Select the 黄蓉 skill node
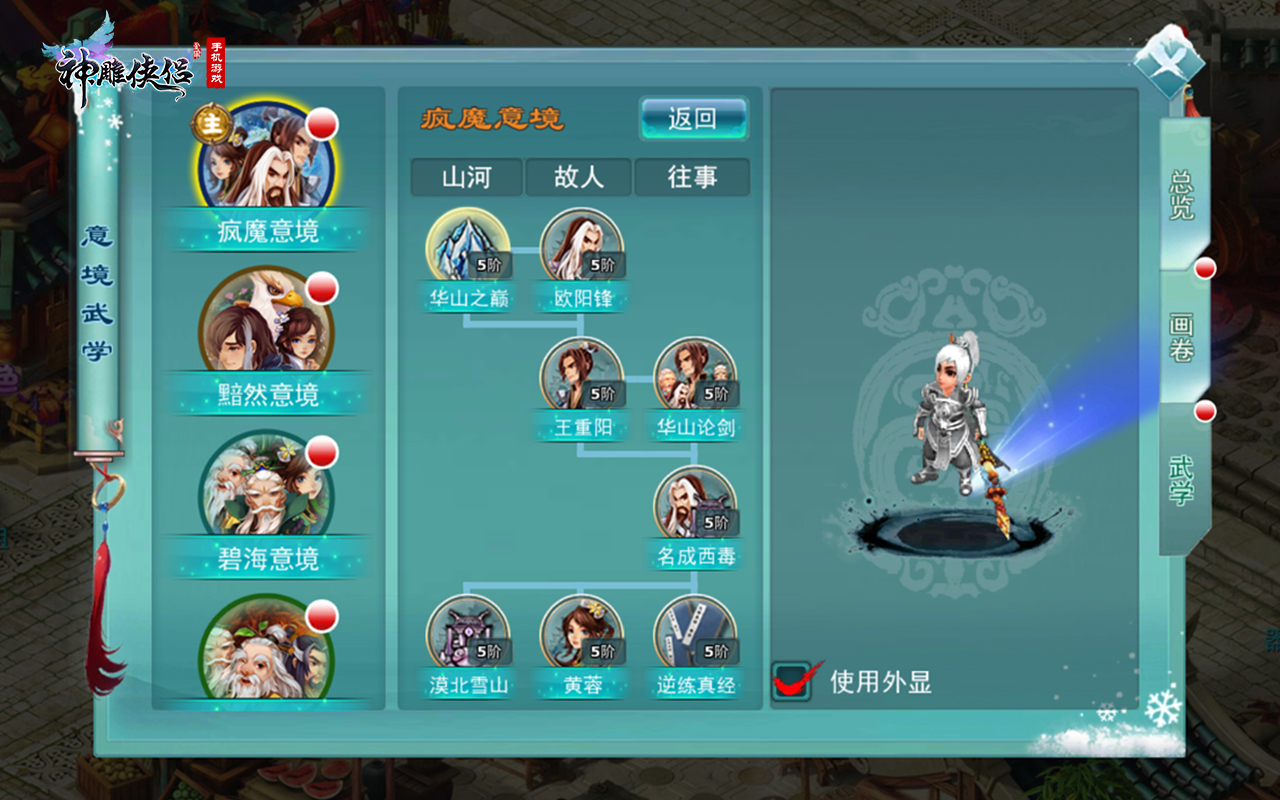 [579, 635]
